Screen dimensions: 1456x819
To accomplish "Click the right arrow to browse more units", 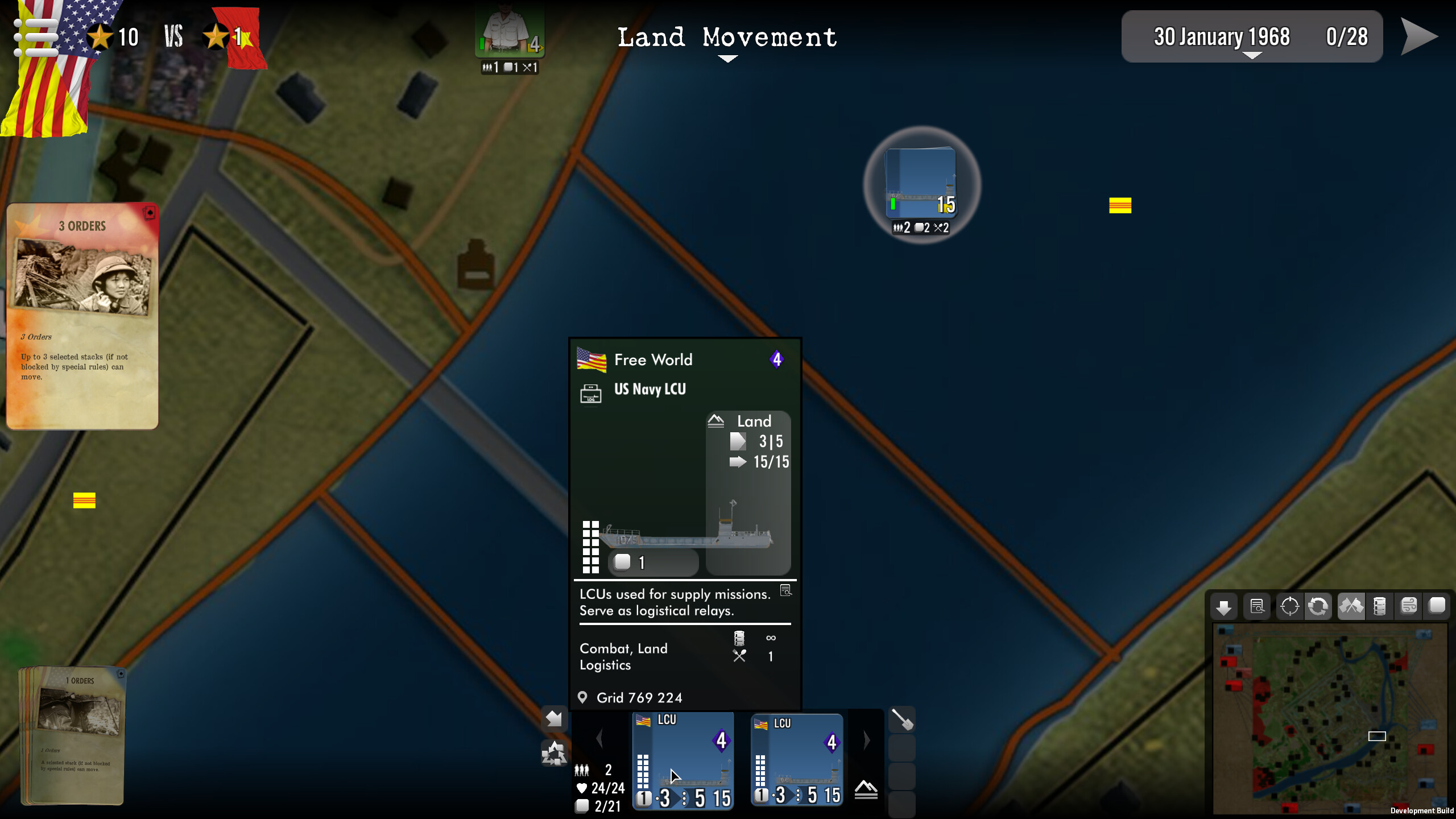I will pos(866,738).
